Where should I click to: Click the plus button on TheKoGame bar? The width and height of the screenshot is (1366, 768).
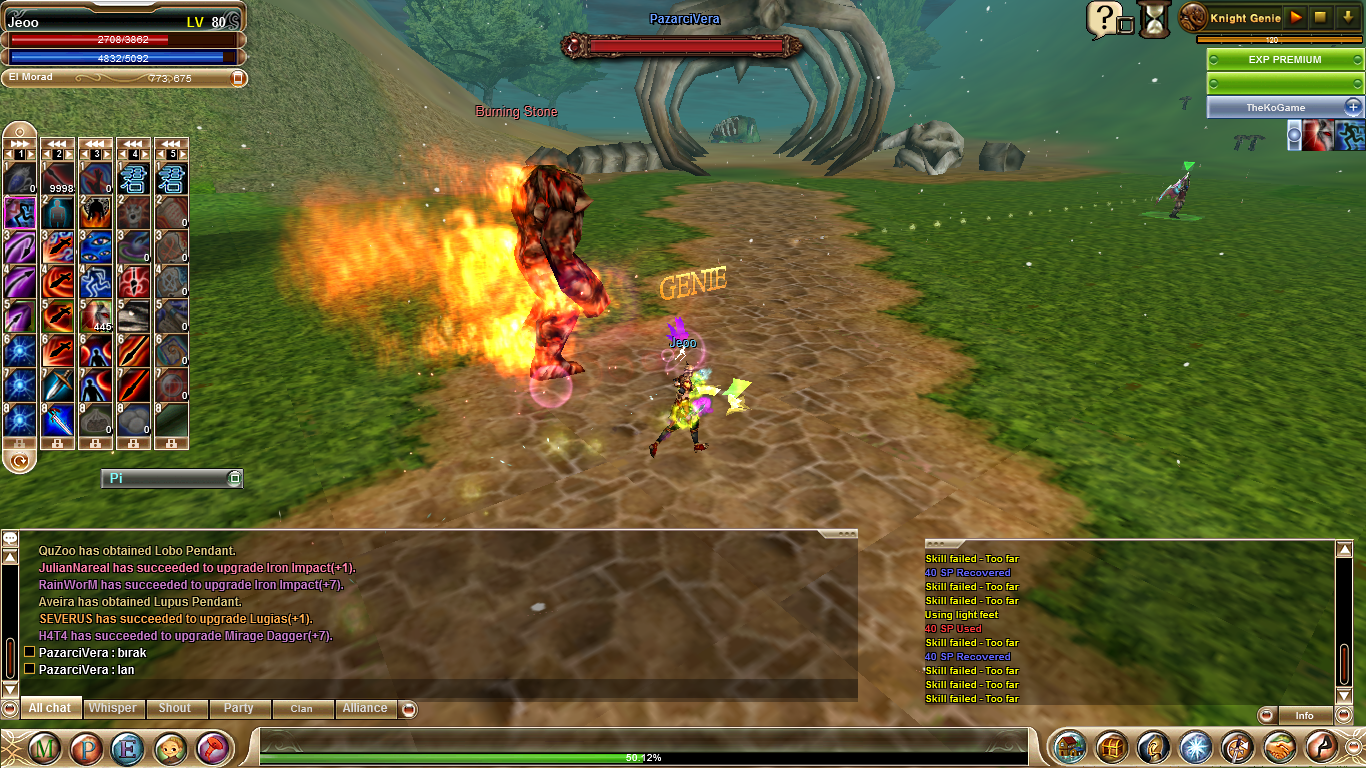click(1352, 107)
